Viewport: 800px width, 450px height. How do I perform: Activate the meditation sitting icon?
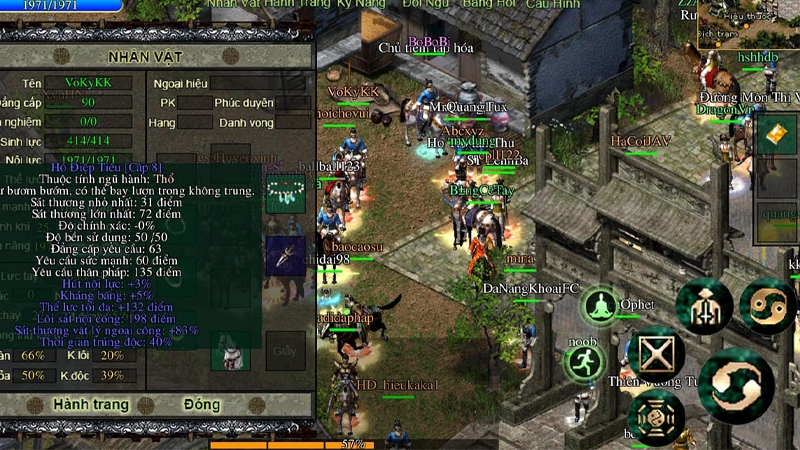pyautogui.click(x=601, y=305)
